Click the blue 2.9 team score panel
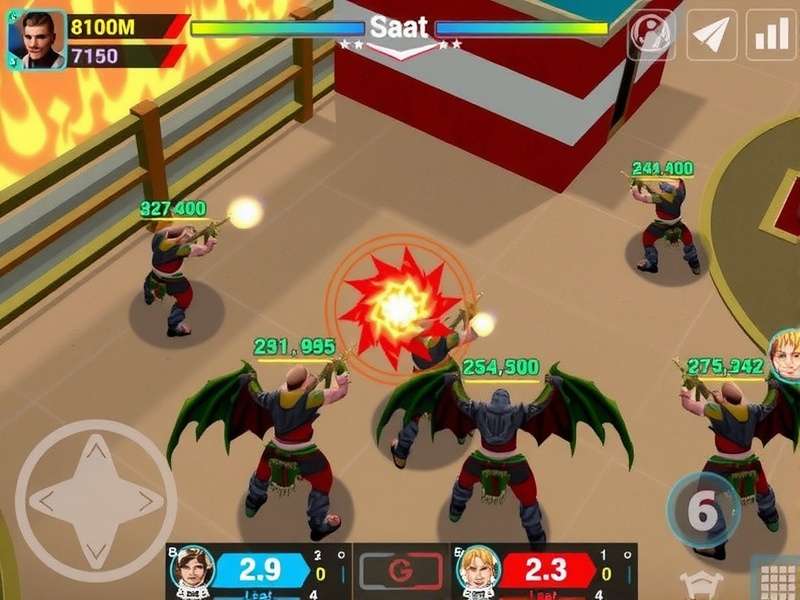Image resolution: width=800 pixels, height=600 pixels. [x=261, y=571]
